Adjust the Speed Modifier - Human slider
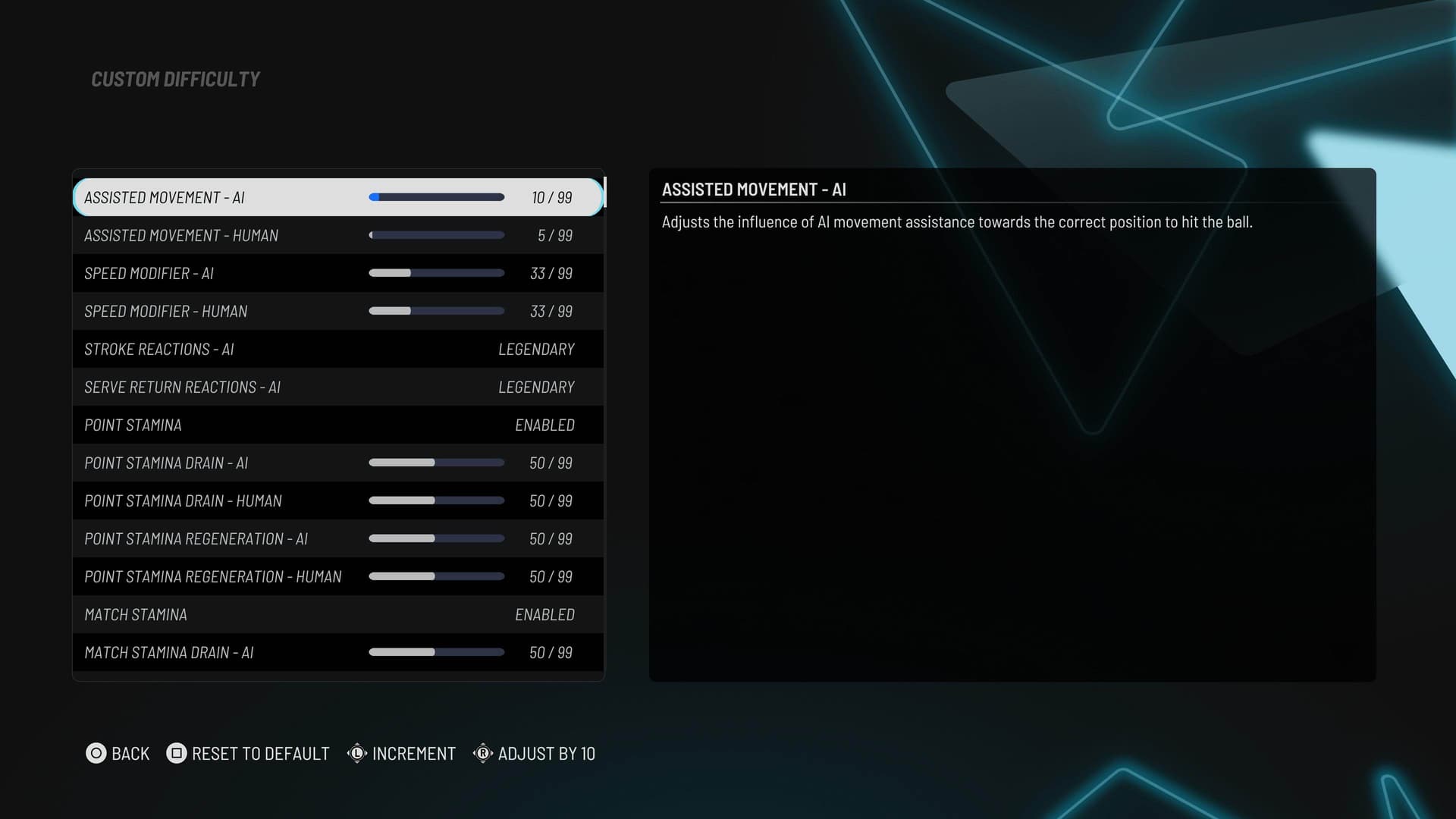The width and height of the screenshot is (1456, 819). (x=436, y=311)
